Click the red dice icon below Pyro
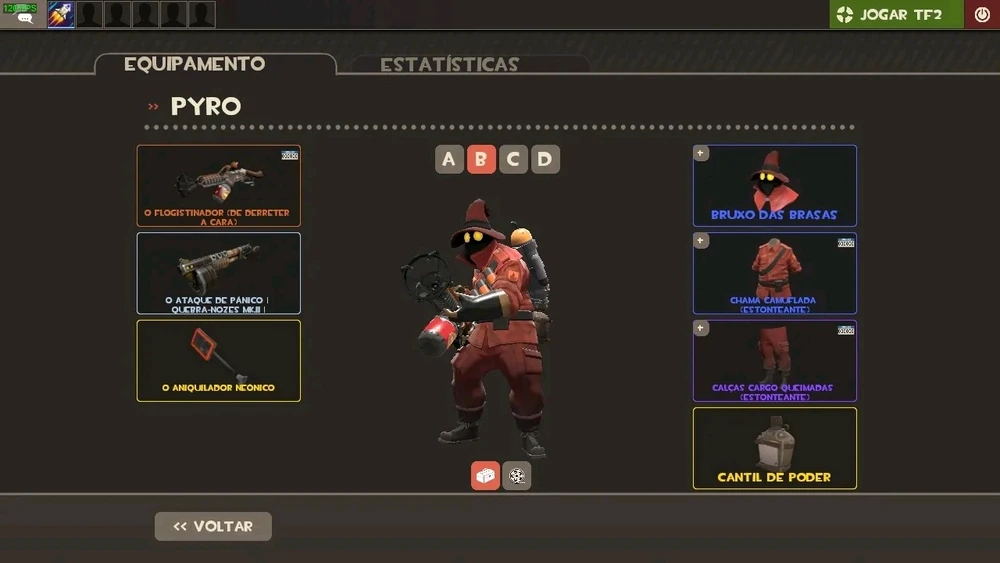 click(486, 476)
